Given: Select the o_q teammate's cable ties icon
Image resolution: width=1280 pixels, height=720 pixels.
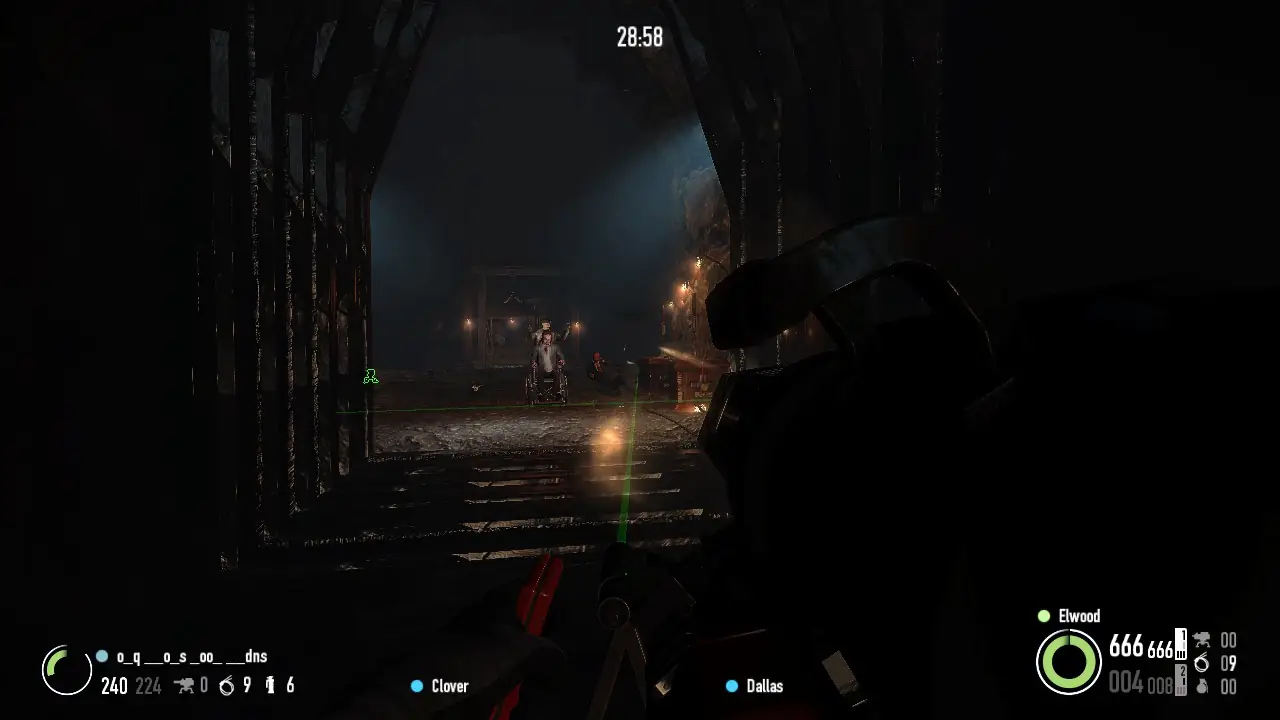Looking at the screenshot, I should pos(226,685).
